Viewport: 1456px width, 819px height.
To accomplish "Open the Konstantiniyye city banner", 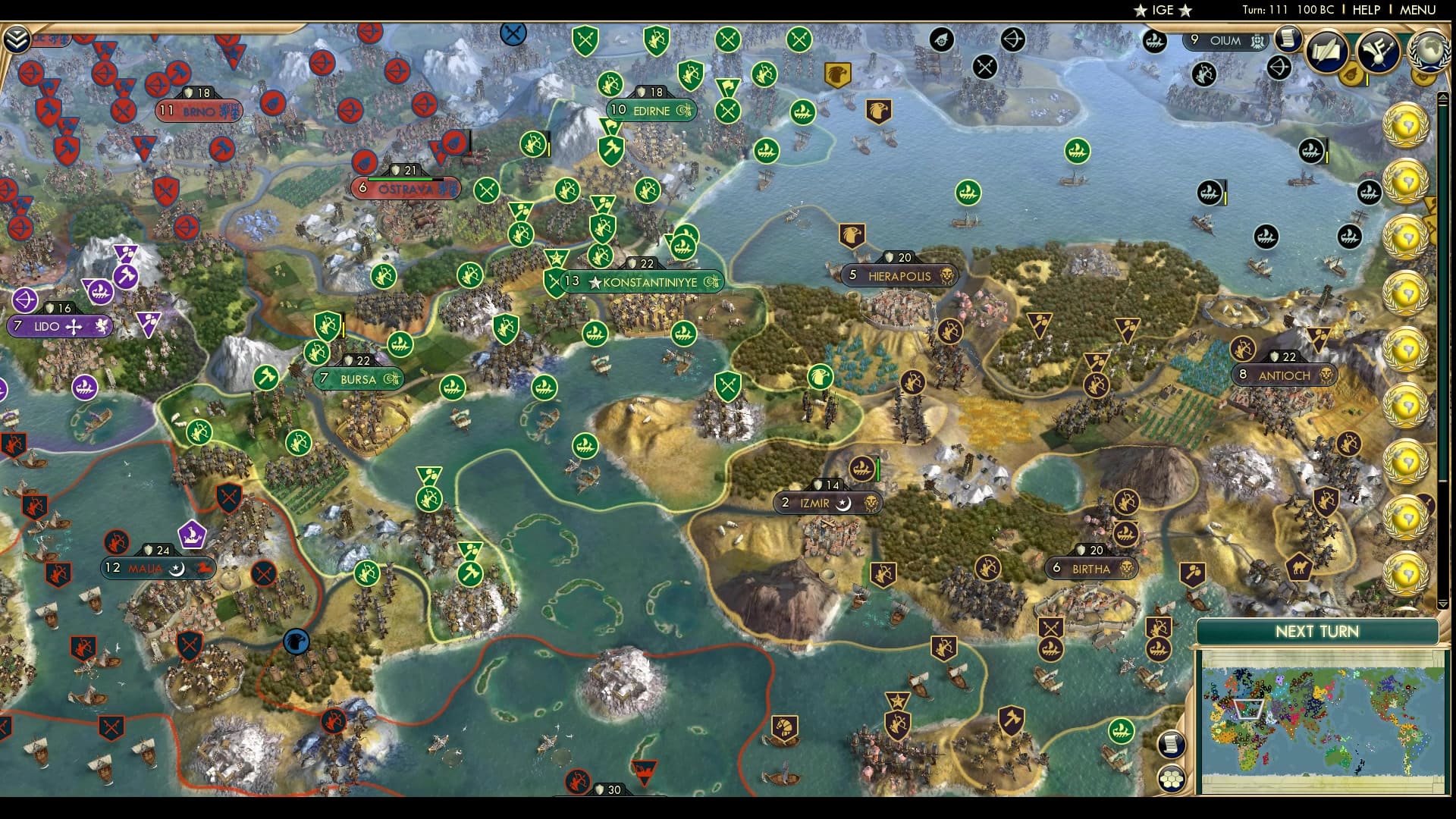I will [644, 281].
